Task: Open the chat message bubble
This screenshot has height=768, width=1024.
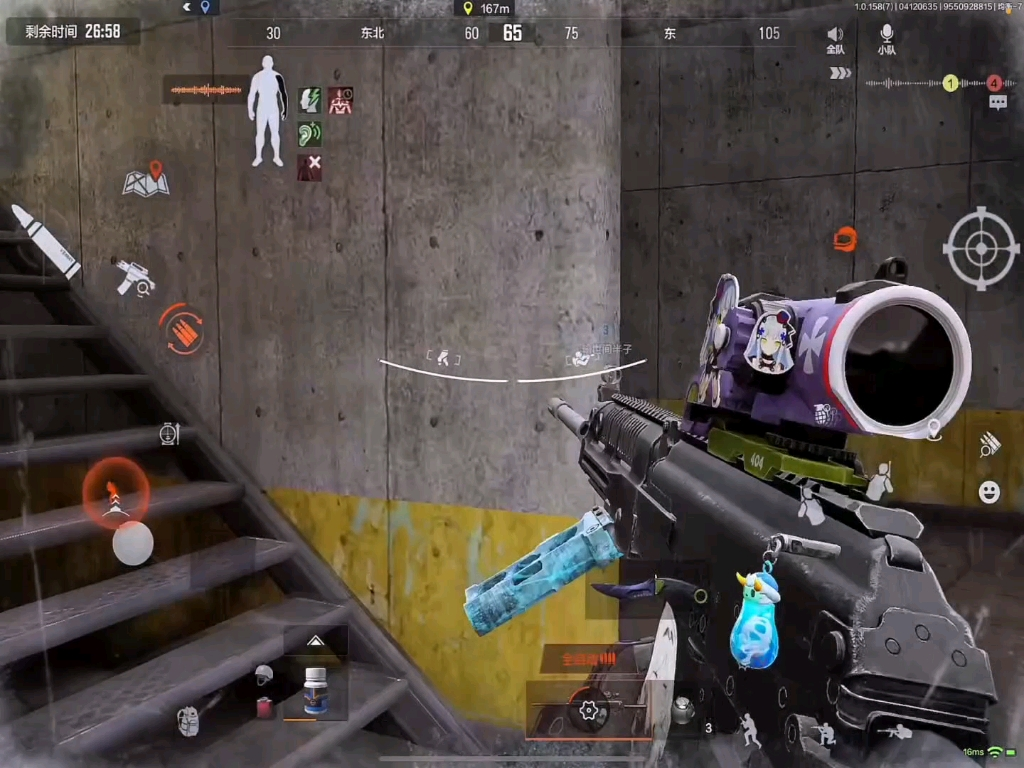Action: (997, 102)
